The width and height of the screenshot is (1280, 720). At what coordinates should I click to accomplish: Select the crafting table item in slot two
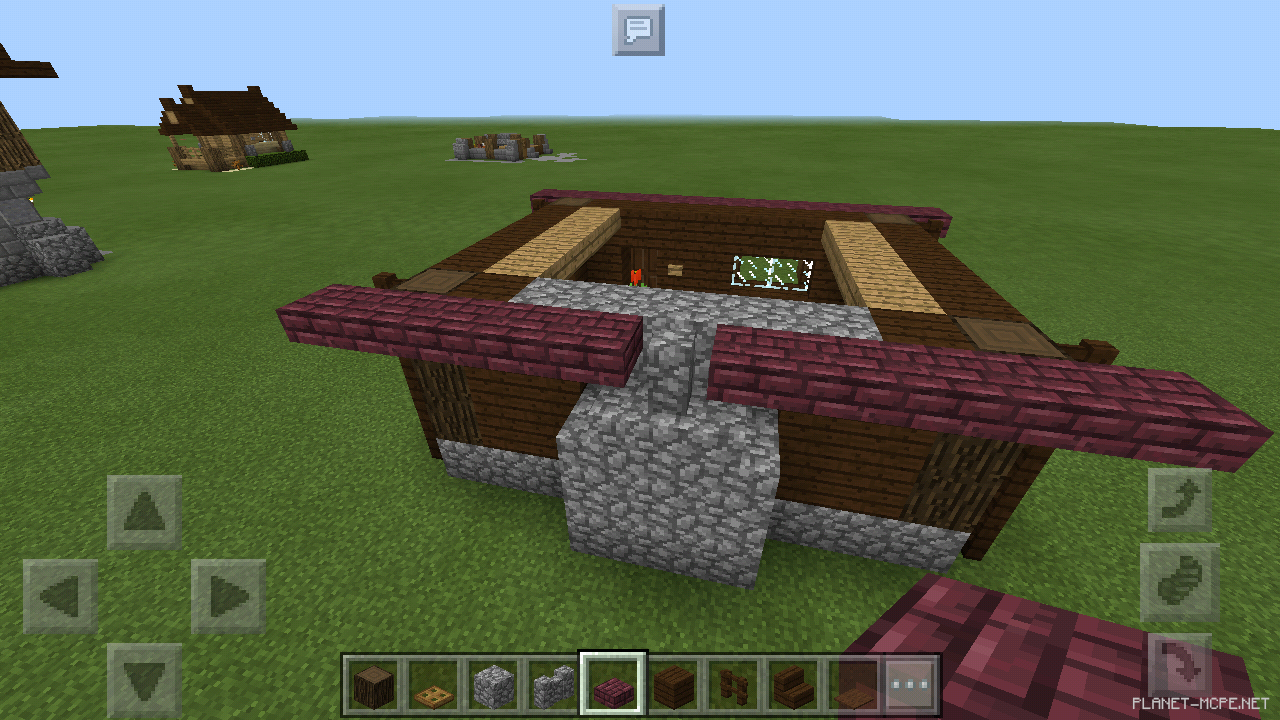coord(434,683)
